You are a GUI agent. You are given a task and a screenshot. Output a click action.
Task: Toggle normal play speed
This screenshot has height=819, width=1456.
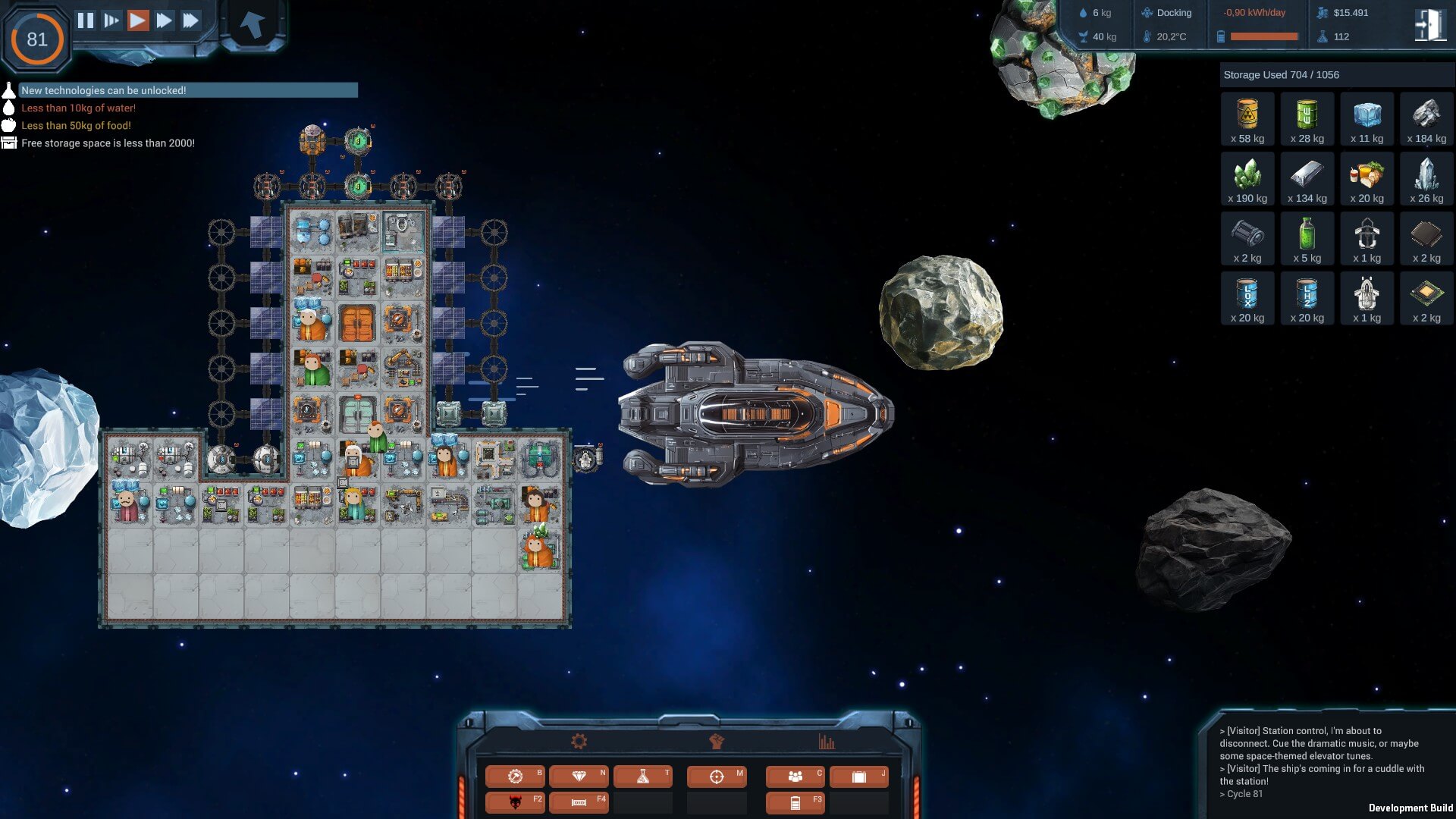pos(137,20)
